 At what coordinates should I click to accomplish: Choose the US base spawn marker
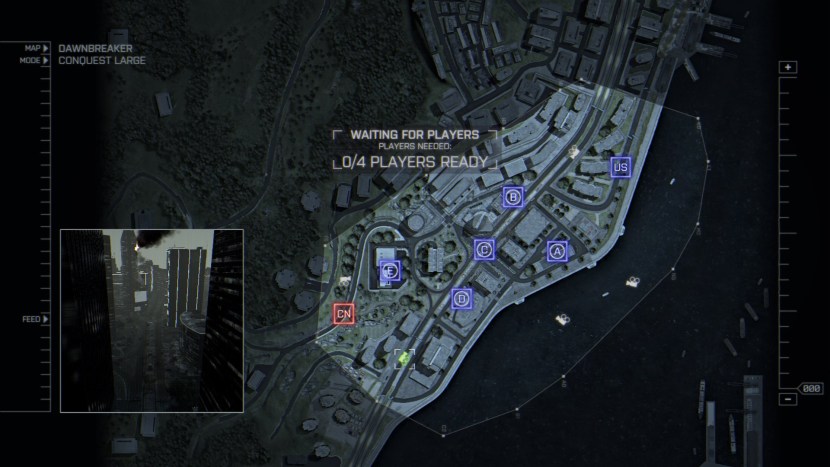point(621,166)
